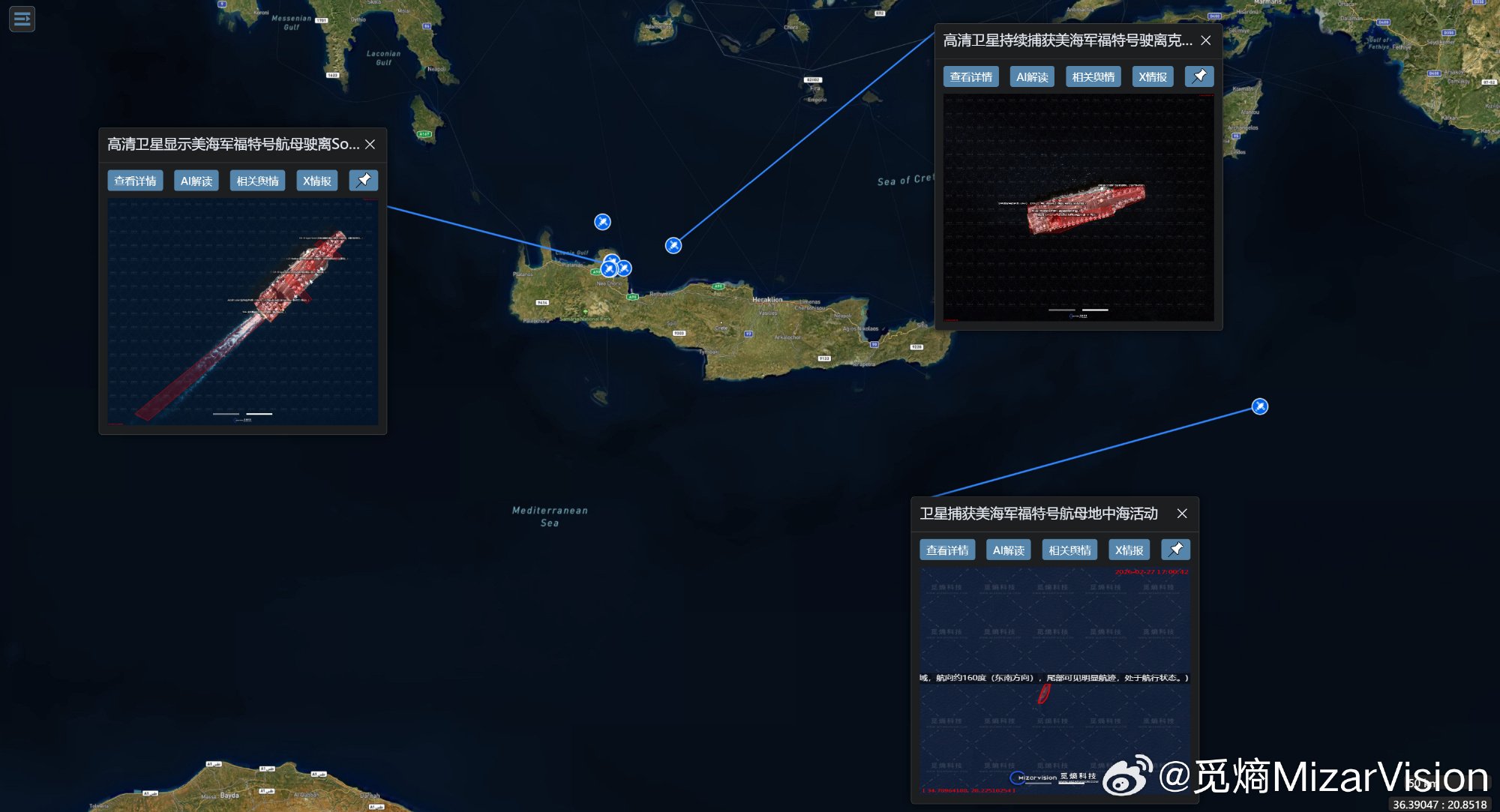
Task: Pin the 高清卫星显示 popup
Action: point(363,180)
